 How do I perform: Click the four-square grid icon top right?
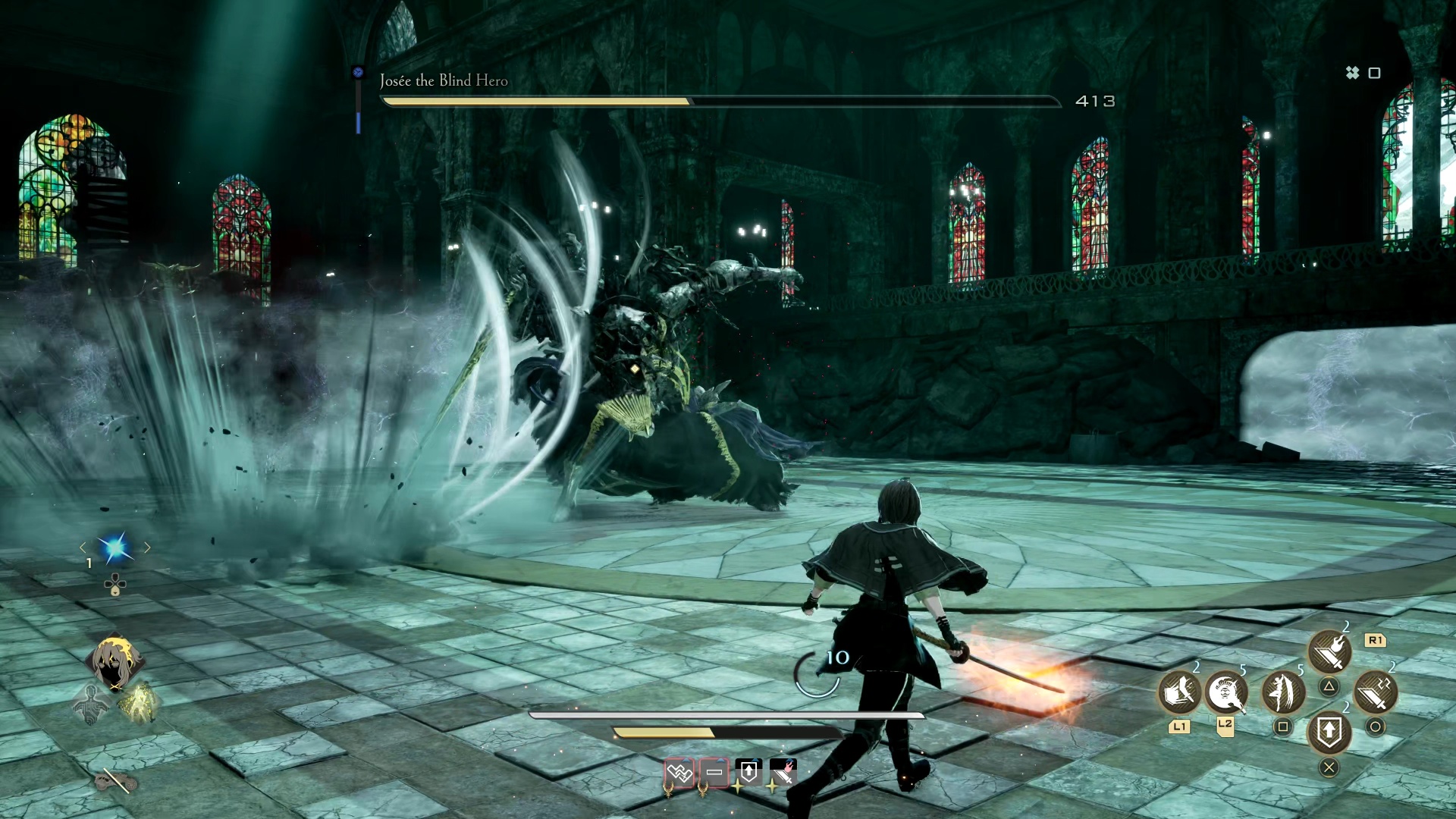point(1353,74)
